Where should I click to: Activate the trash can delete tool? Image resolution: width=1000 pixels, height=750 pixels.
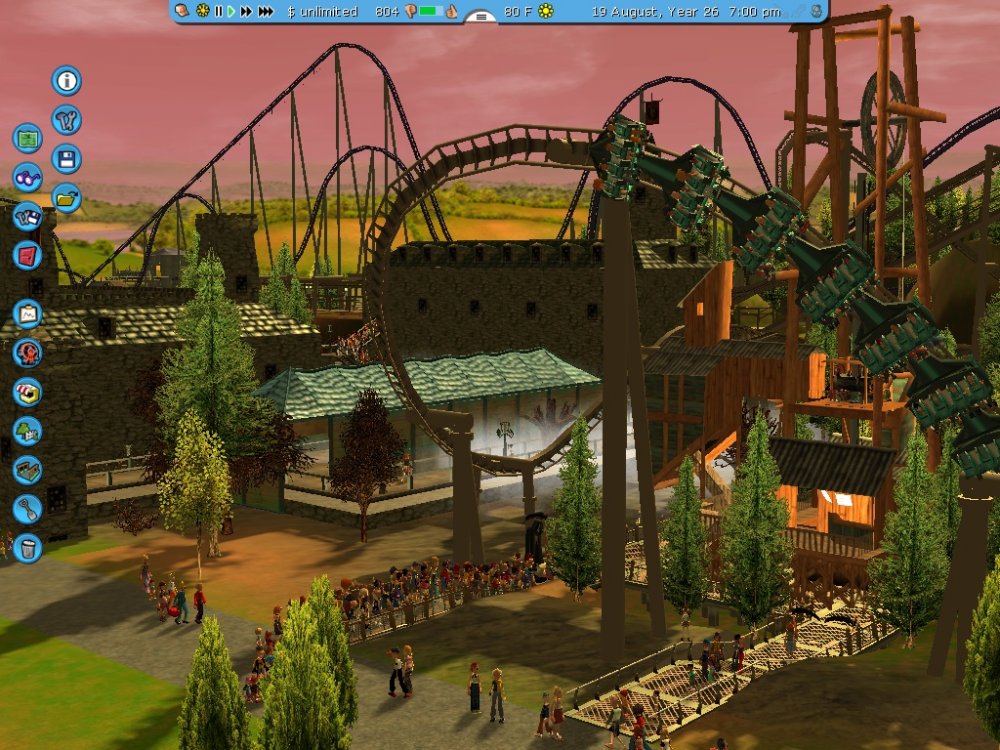(x=27, y=547)
